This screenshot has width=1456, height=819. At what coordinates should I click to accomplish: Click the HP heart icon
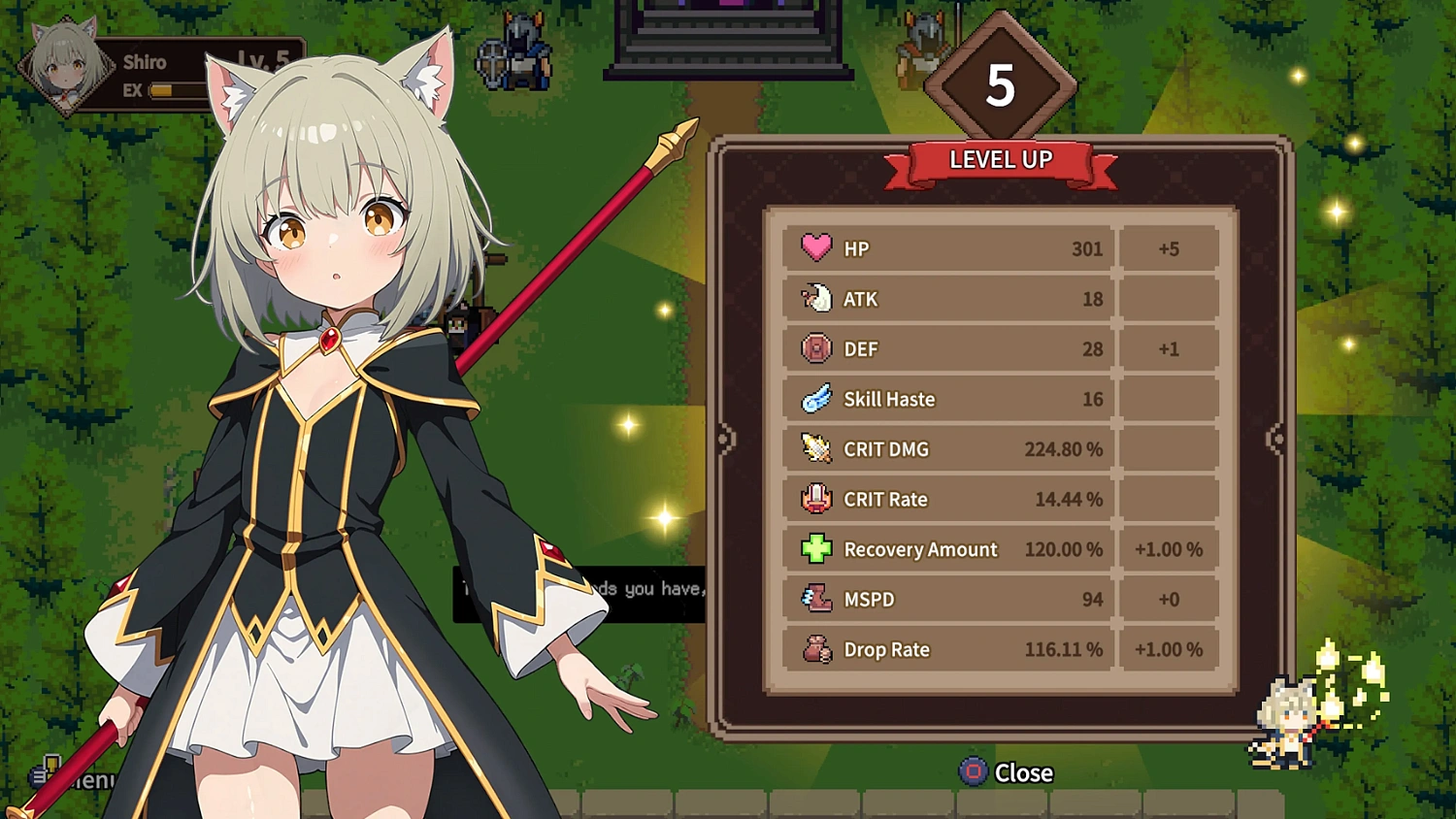(x=815, y=247)
